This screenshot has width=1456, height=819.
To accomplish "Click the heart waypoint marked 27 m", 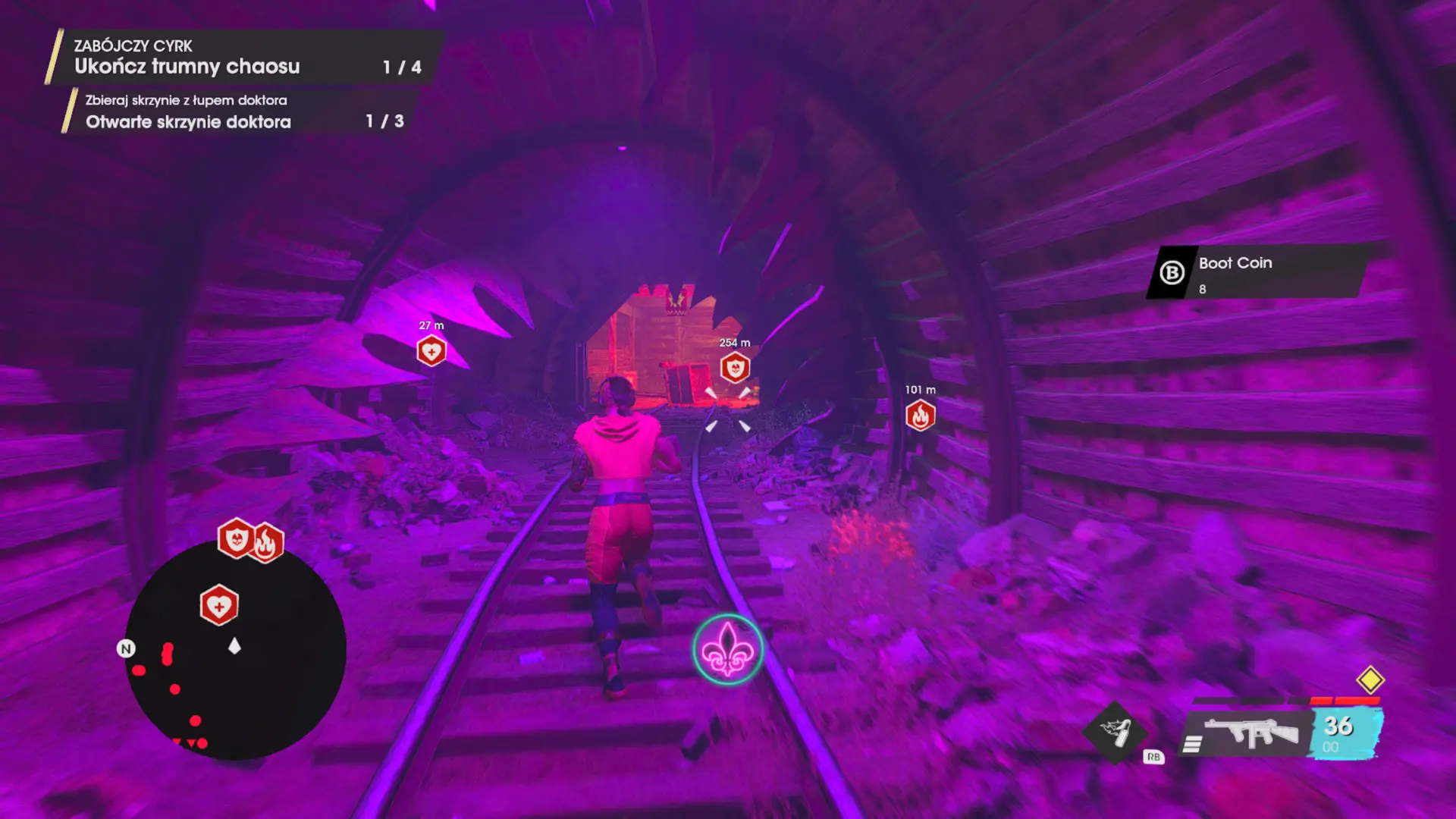I will click(x=431, y=351).
